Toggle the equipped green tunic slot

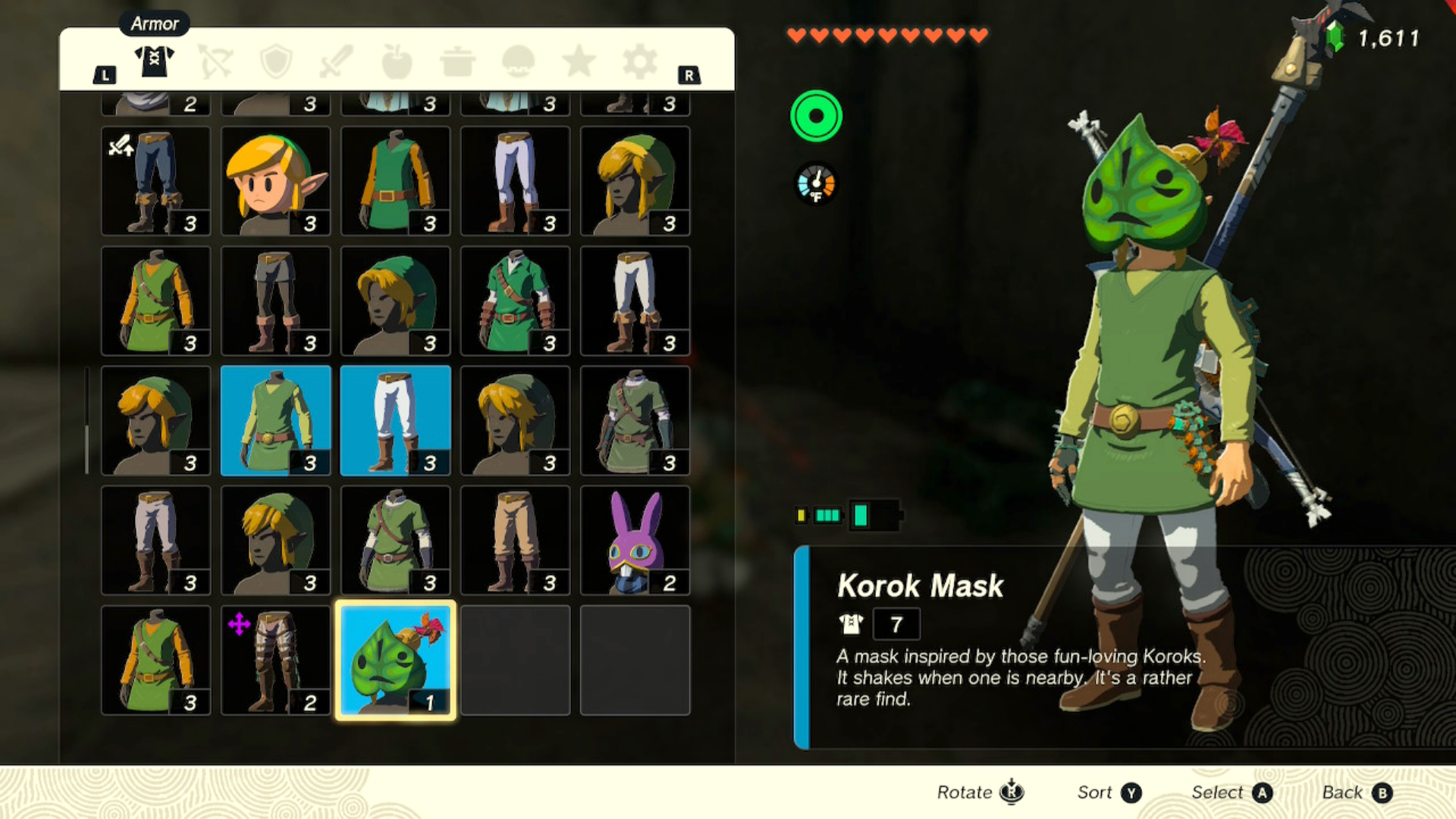point(275,422)
